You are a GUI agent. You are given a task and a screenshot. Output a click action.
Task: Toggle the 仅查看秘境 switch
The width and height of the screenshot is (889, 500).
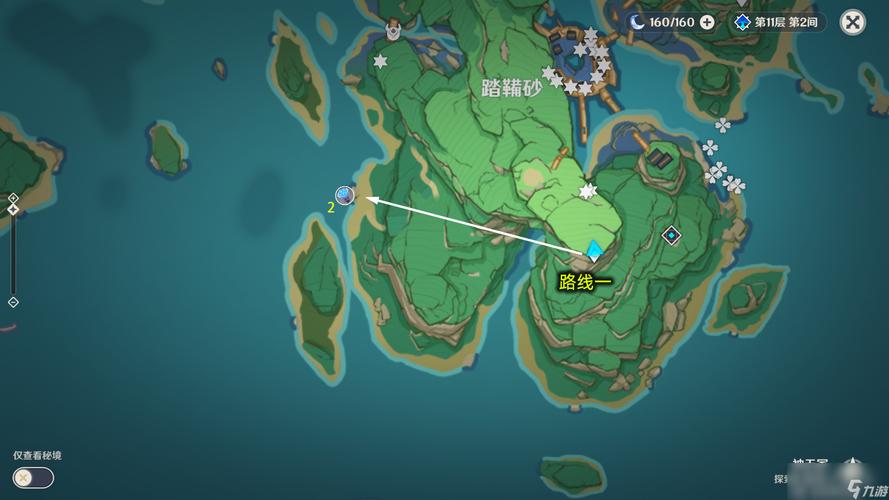(33, 478)
